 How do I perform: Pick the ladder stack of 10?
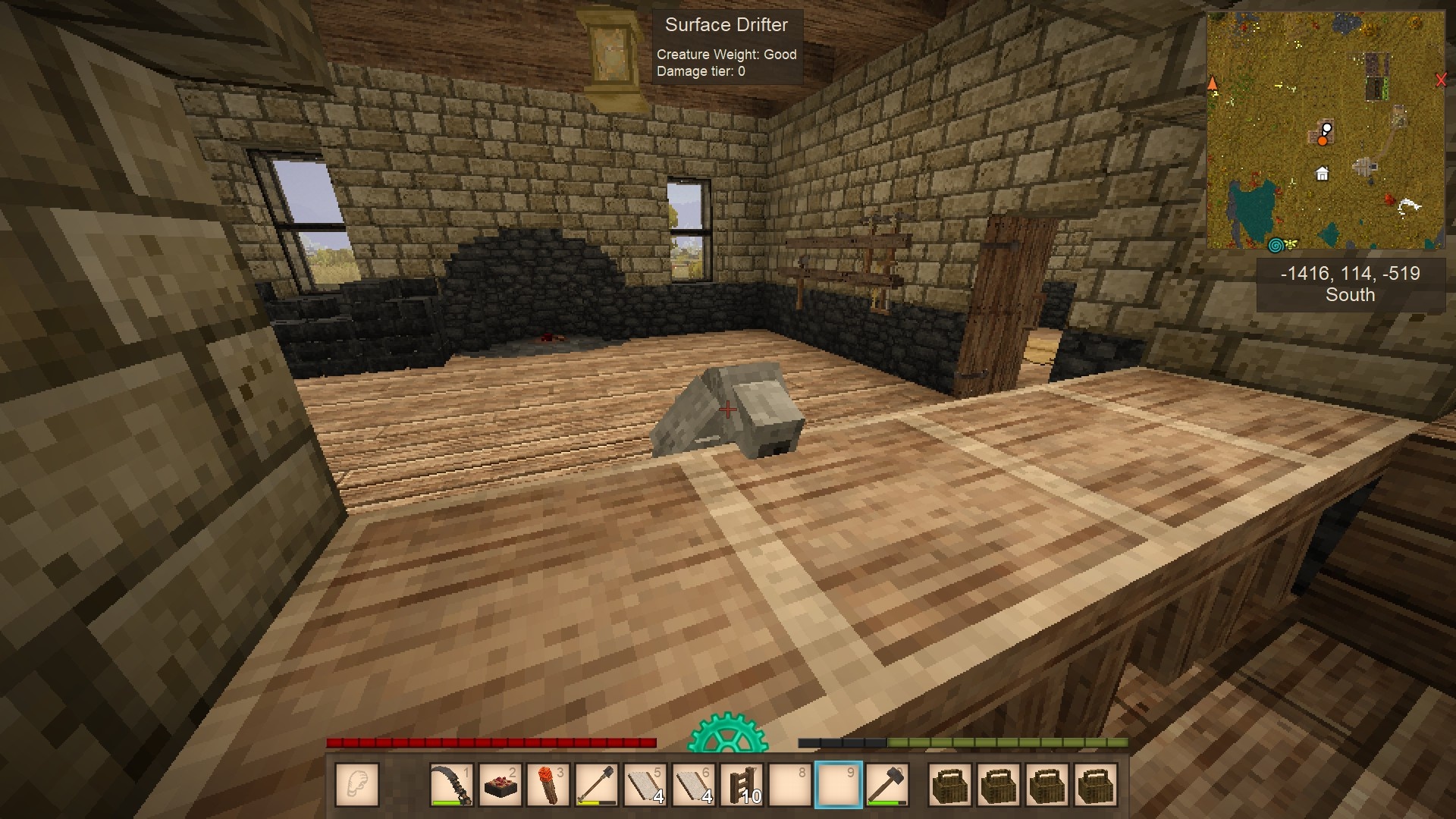[742, 784]
